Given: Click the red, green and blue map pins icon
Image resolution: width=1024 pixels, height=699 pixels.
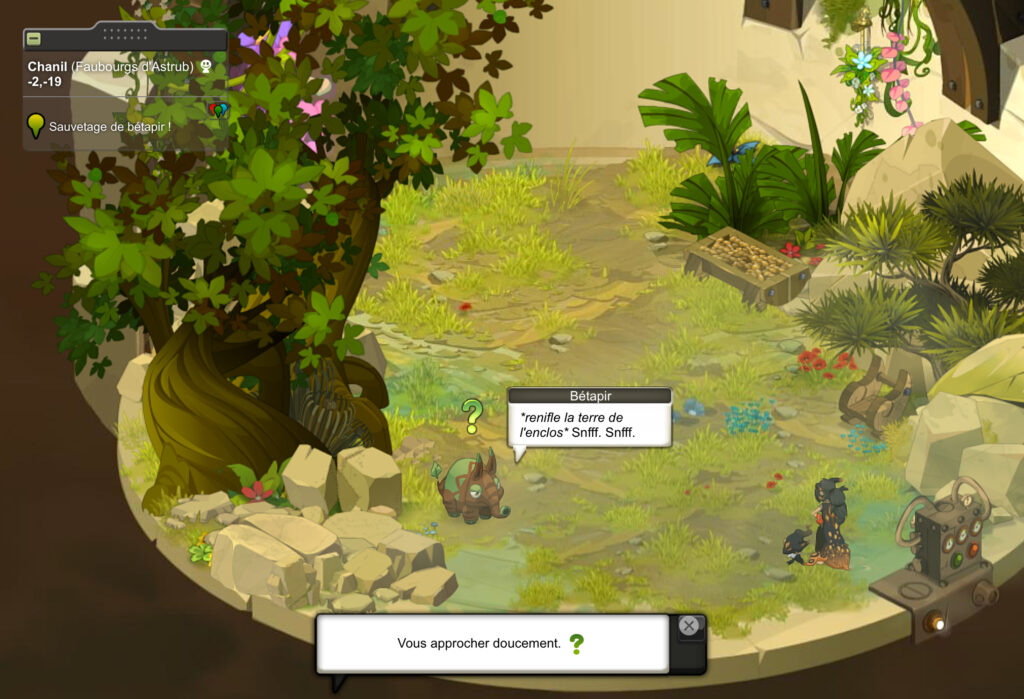Looking at the screenshot, I should pyautogui.click(x=218, y=109).
